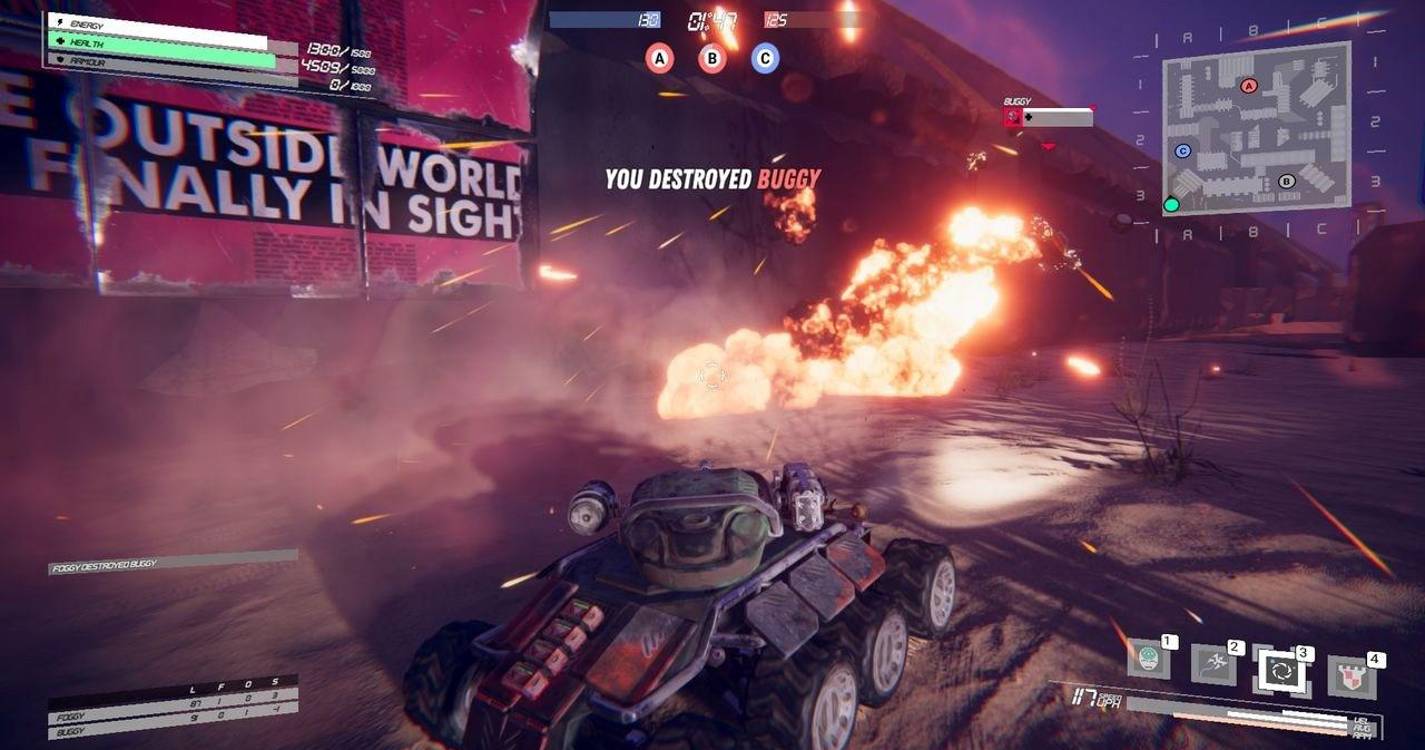This screenshot has height=750, width=1425.
Task: Click the green player dot on the minimap
Action: coord(1169,205)
